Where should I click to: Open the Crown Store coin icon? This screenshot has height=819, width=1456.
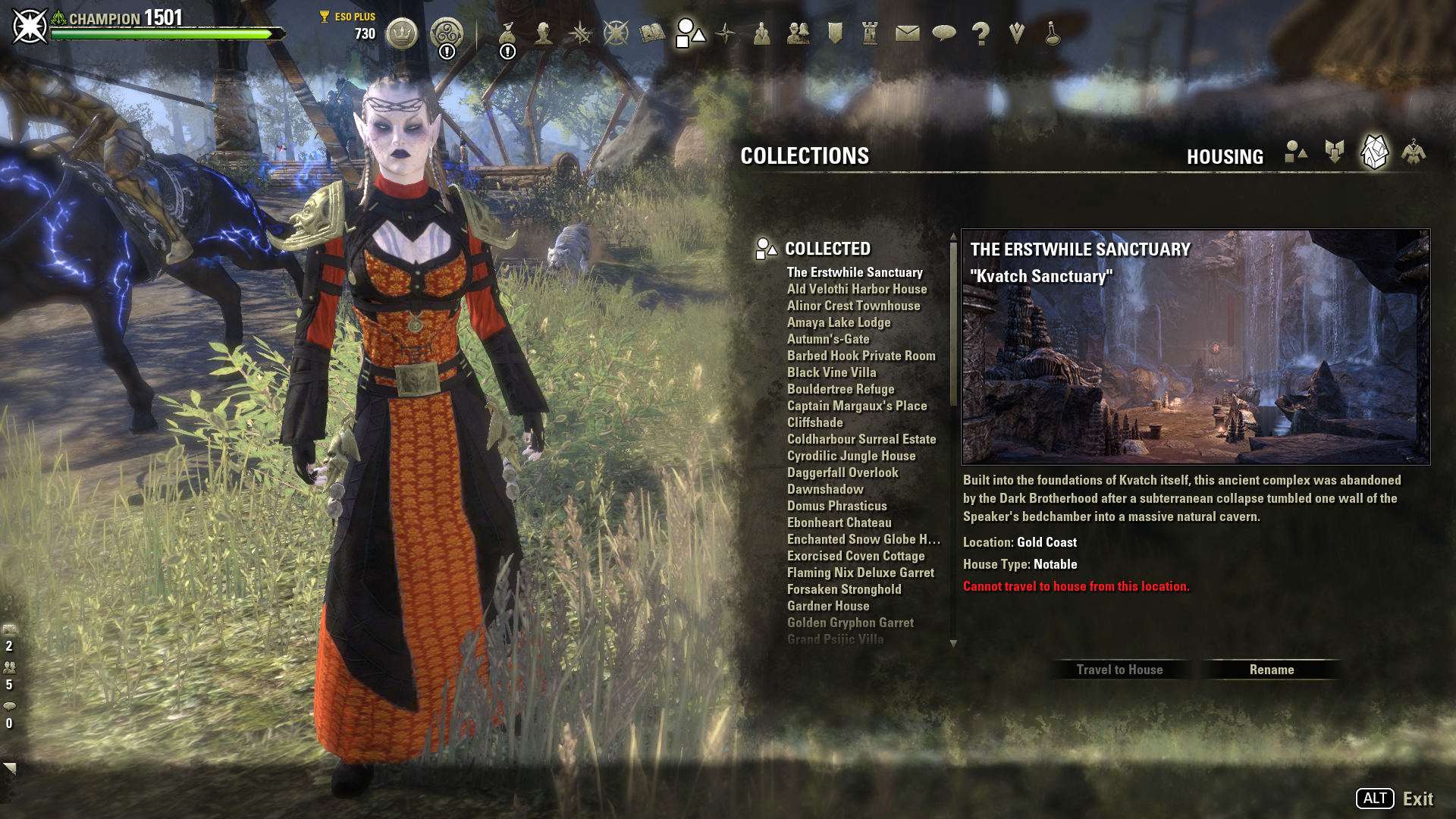[x=402, y=33]
